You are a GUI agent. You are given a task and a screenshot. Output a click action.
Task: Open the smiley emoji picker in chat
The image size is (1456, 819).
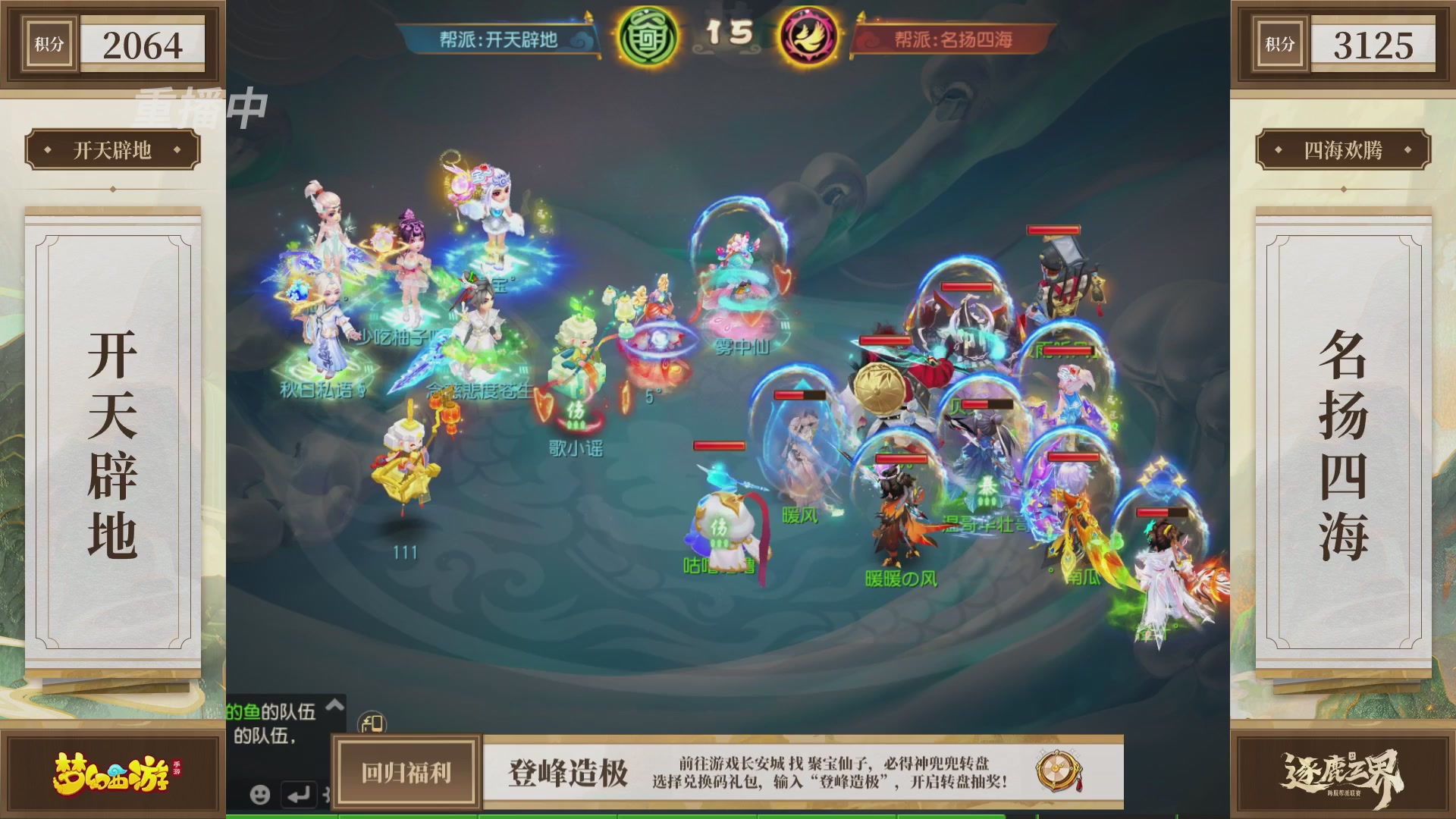(x=259, y=793)
